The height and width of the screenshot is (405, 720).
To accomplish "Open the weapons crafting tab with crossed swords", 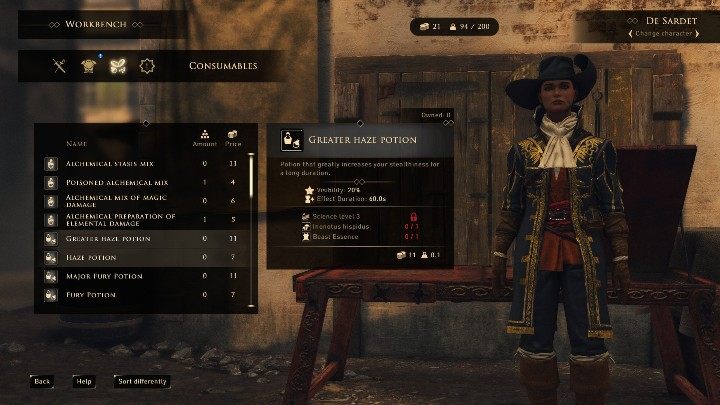I will coord(60,67).
